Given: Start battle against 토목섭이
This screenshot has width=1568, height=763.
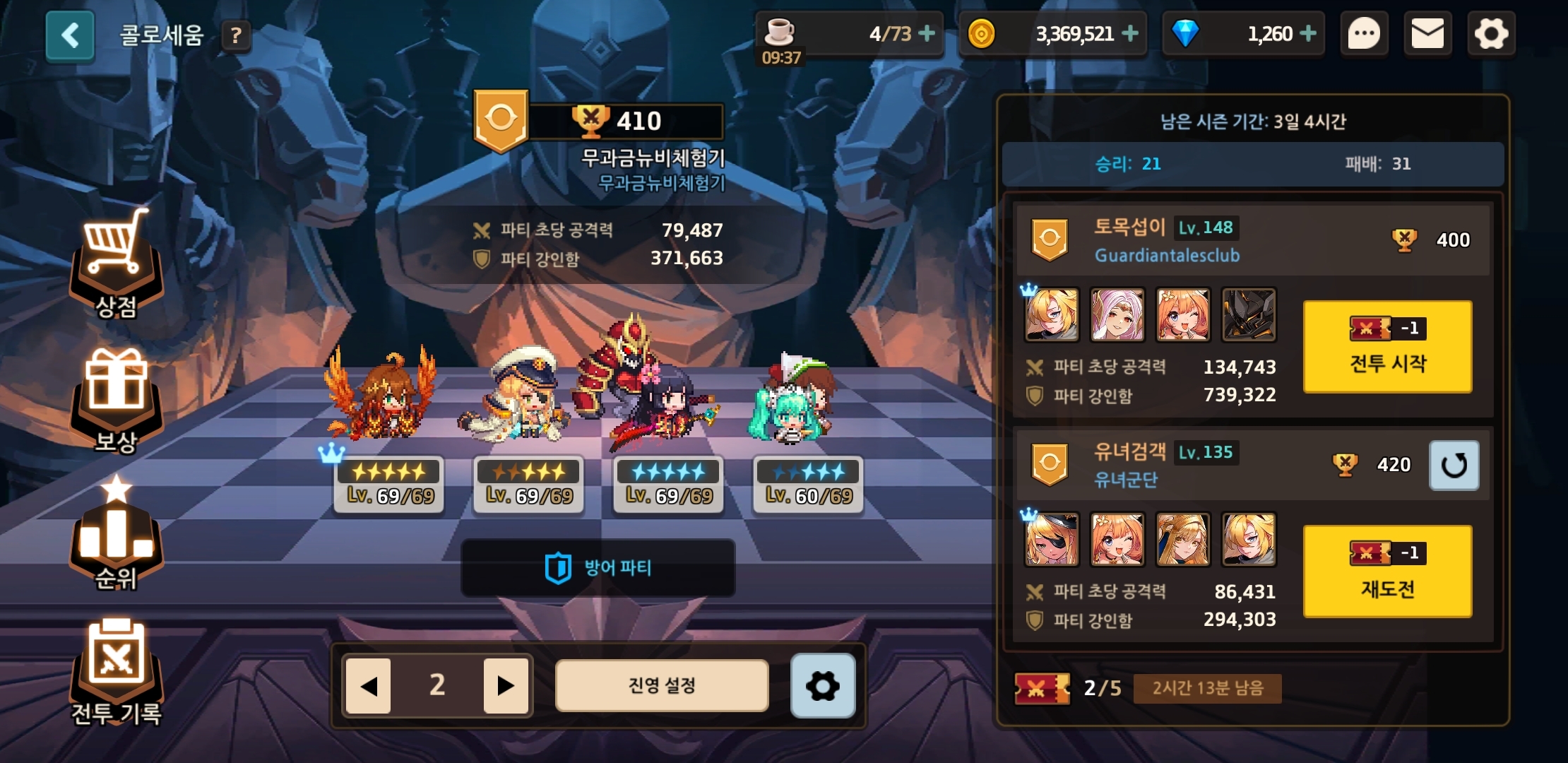Looking at the screenshot, I should (x=1387, y=346).
